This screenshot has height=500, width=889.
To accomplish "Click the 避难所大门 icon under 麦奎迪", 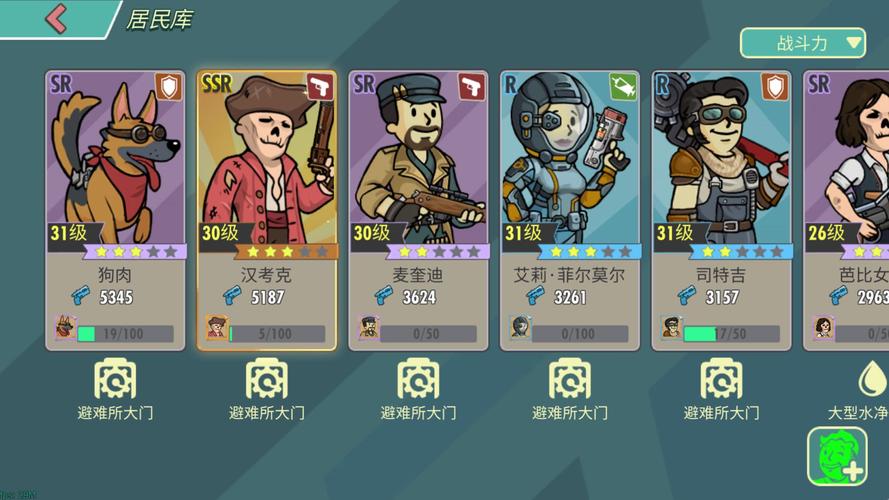I will click(418, 381).
